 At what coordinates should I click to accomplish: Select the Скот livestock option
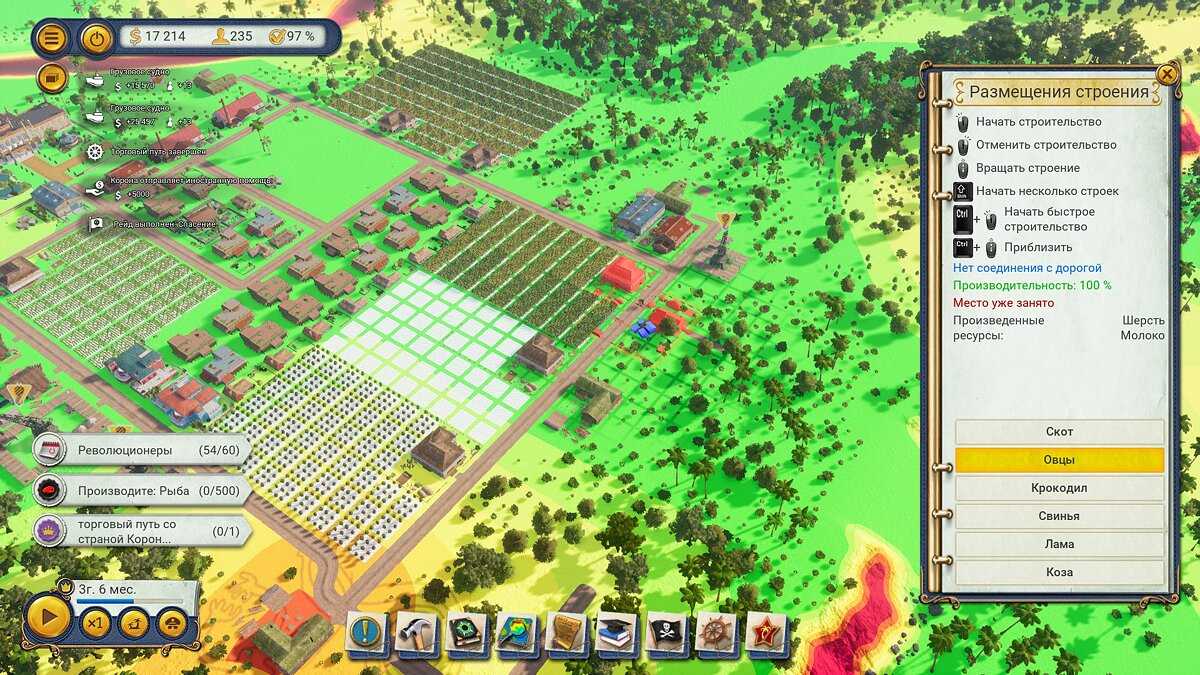click(1059, 432)
